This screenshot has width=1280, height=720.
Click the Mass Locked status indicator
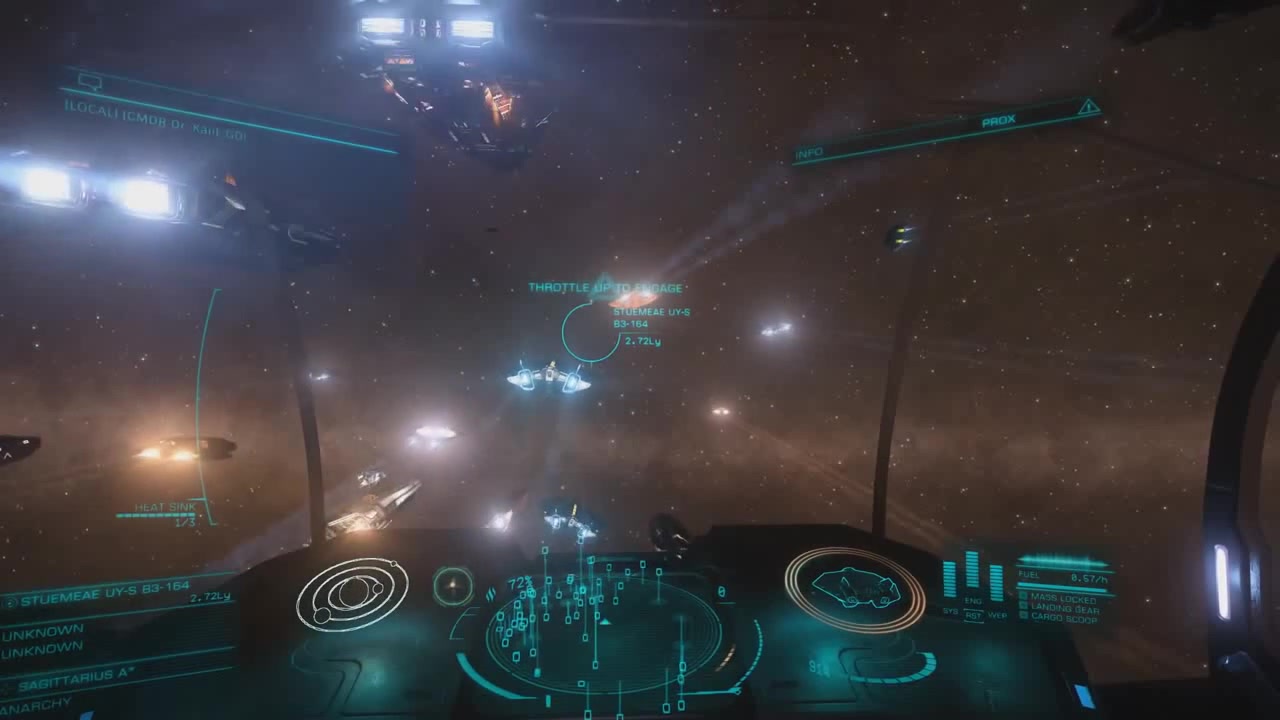tap(1063, 597)
